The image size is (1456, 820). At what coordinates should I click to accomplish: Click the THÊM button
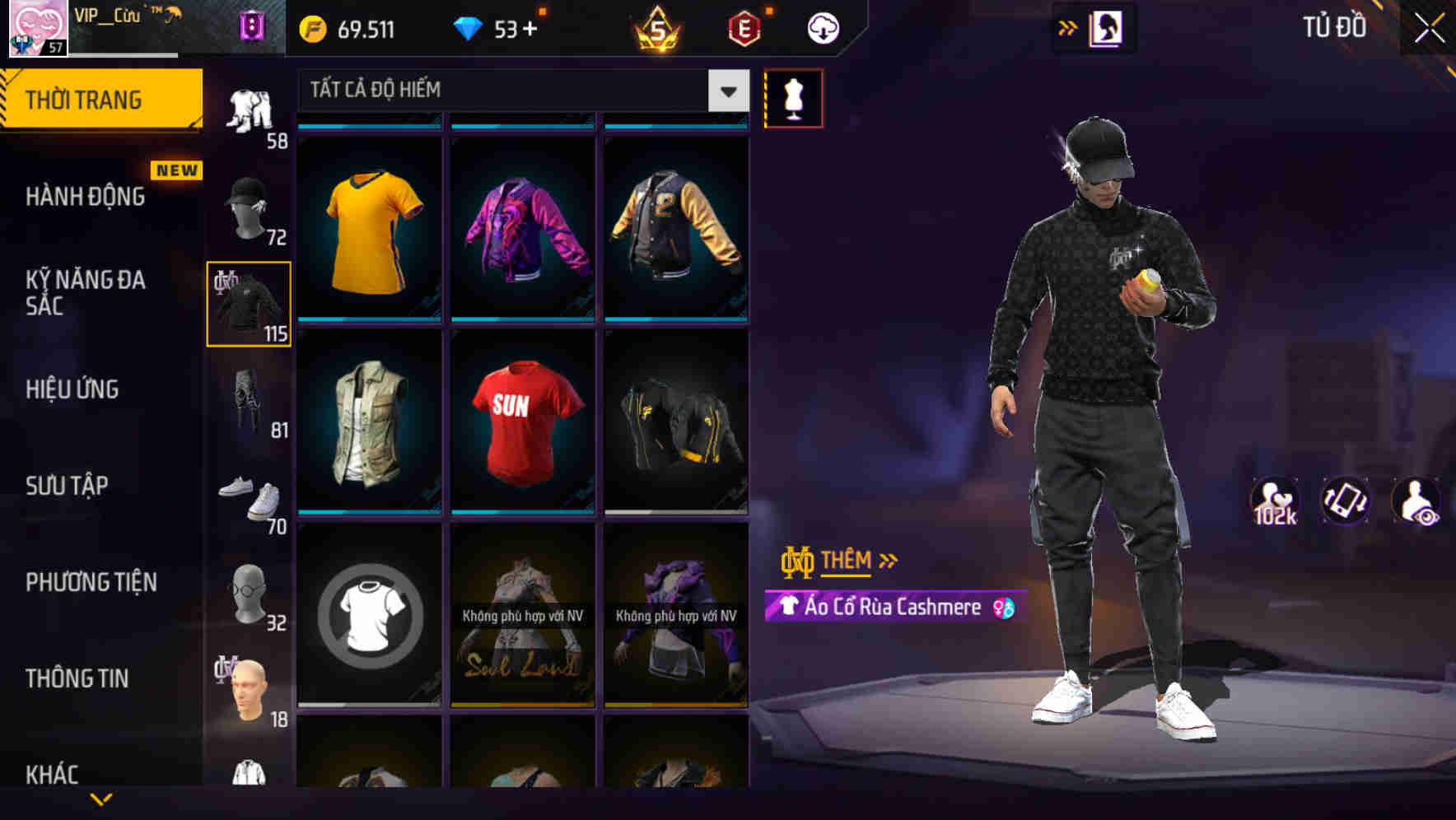point(848,560)
